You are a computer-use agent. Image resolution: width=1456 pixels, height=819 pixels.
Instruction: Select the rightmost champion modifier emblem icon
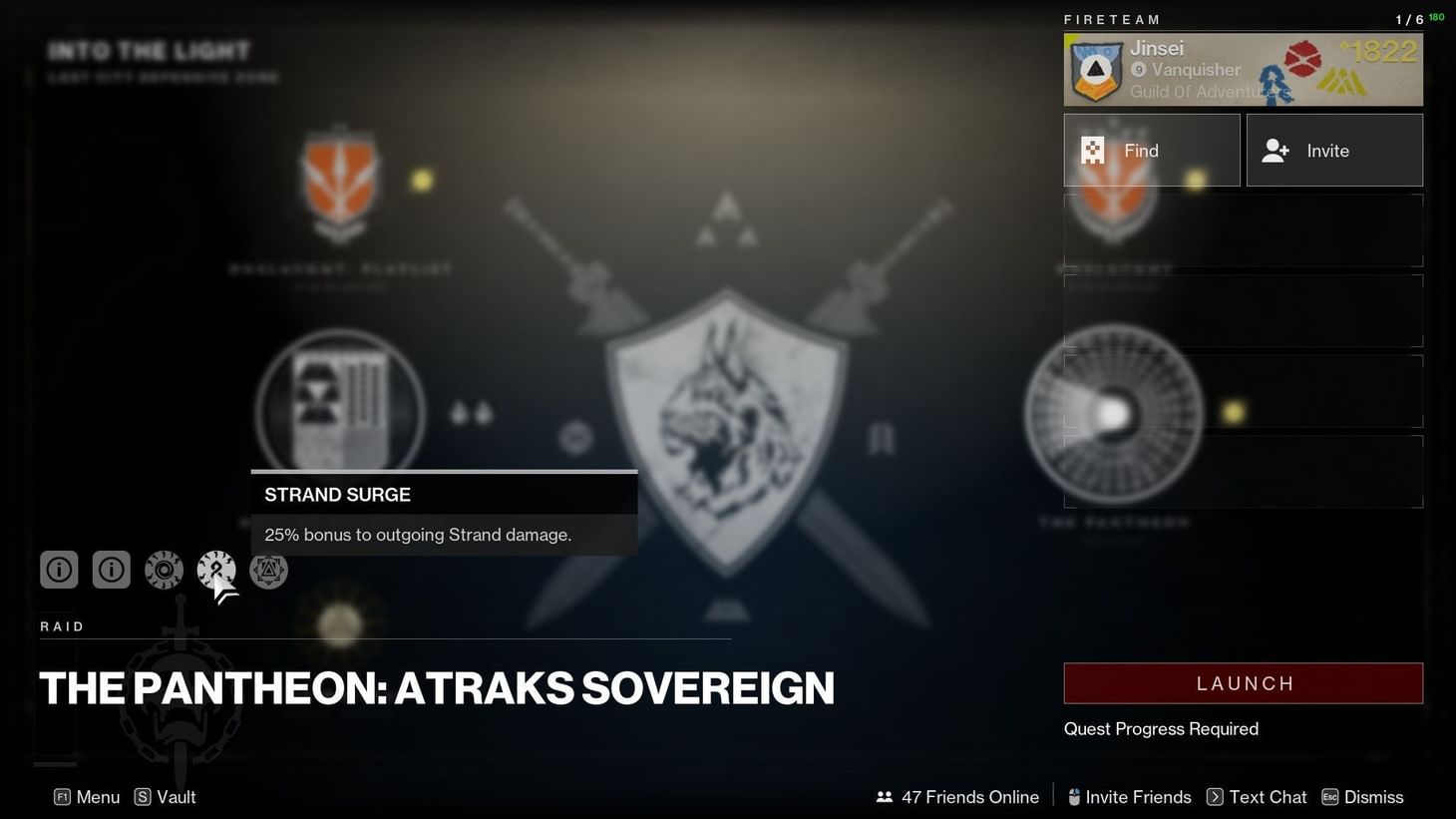coord(268,569)
